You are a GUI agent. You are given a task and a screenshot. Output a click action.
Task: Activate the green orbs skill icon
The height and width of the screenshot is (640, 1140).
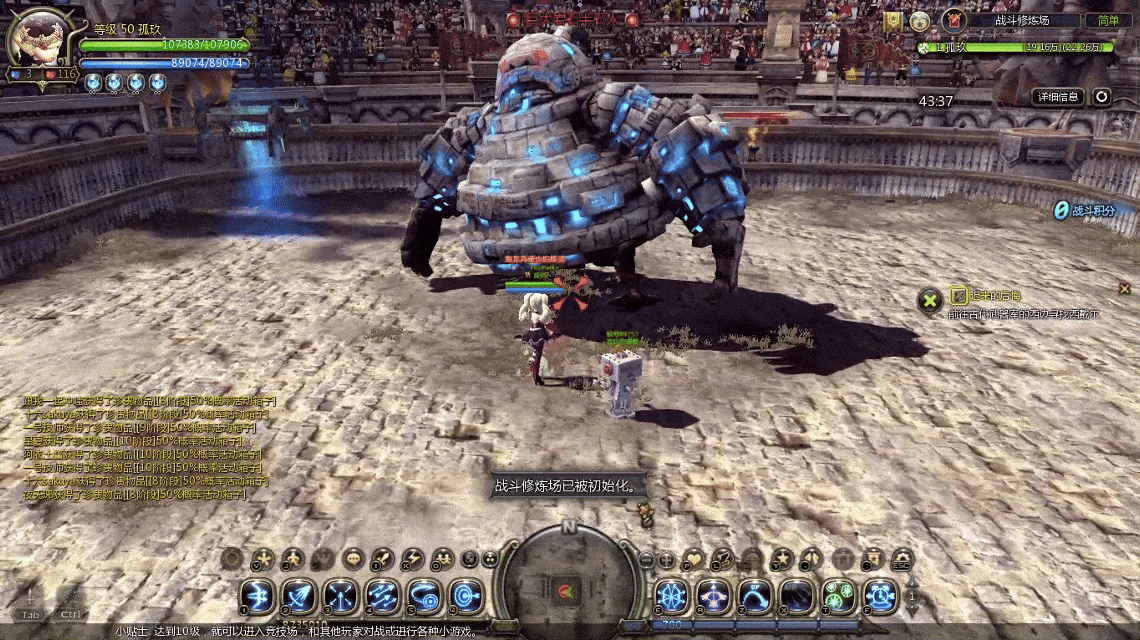838,597
